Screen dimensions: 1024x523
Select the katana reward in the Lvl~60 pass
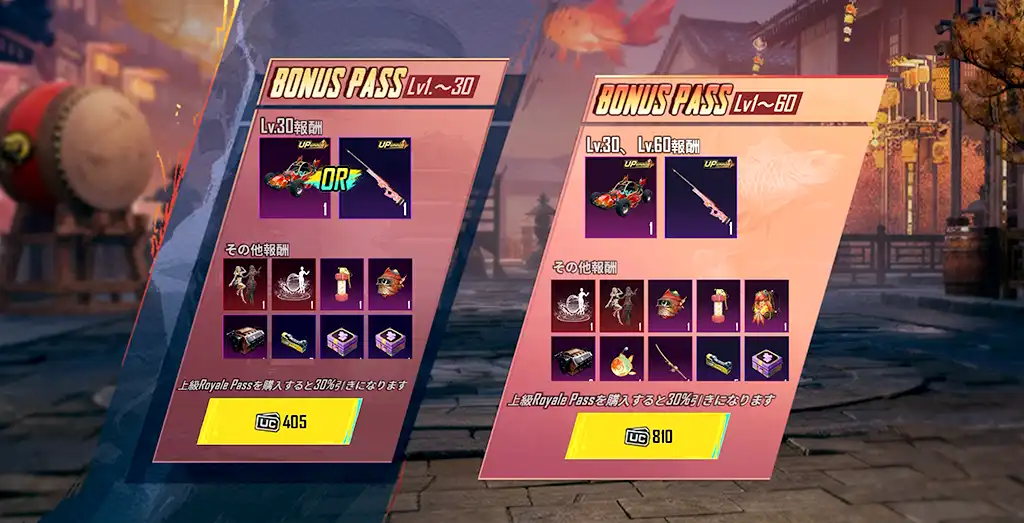point(670,358)
